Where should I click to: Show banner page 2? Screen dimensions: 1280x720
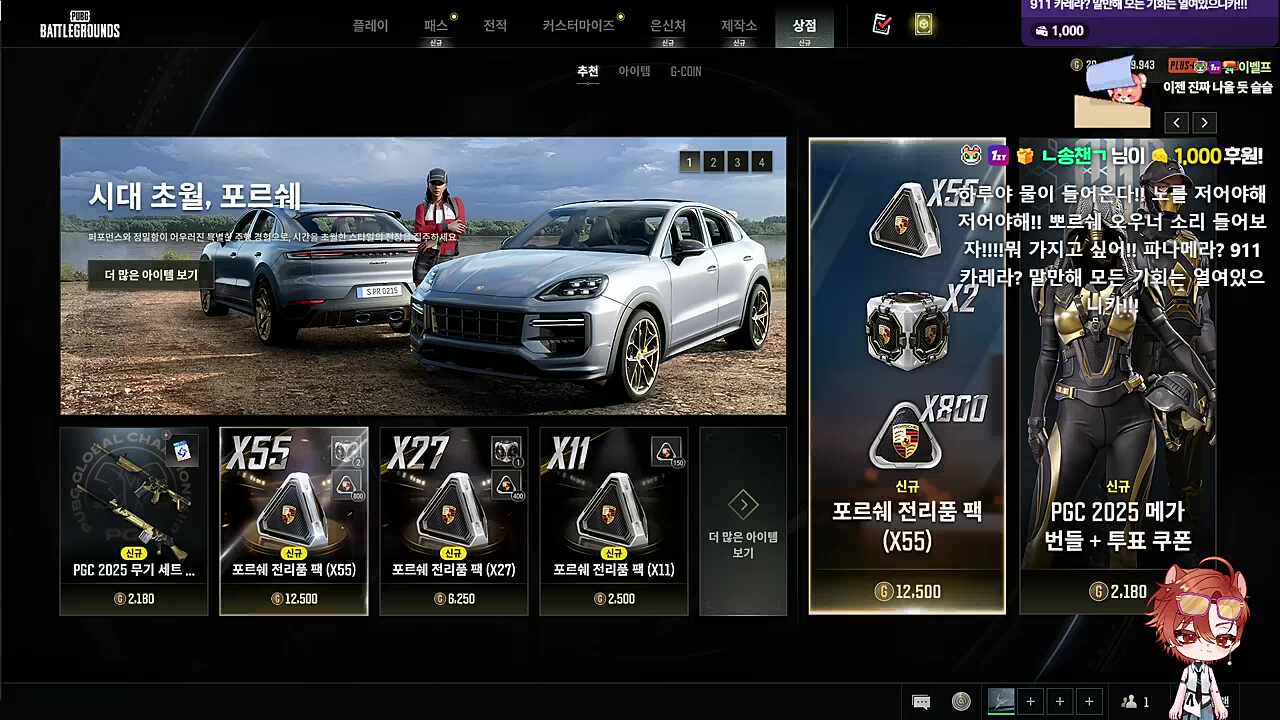click(x=713, y=162)
